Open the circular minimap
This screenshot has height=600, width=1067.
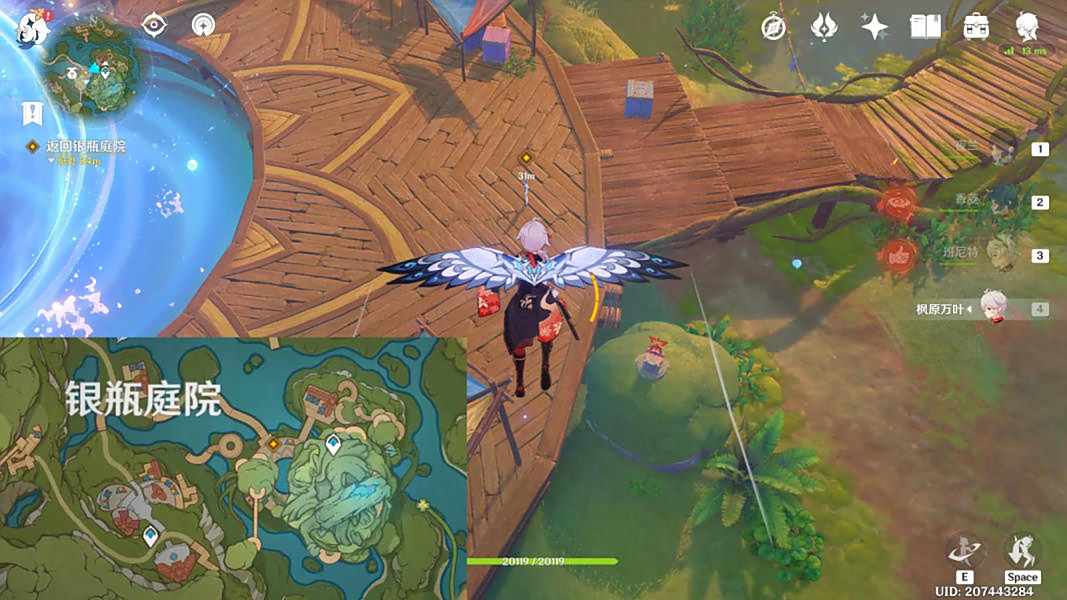click(95, 67)
